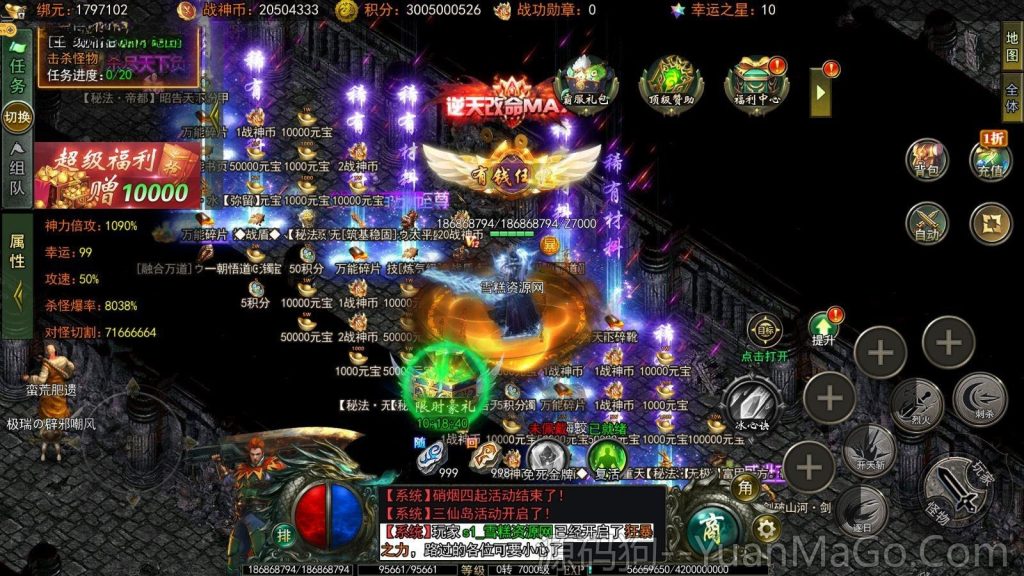This screenshot has width=1024, height=576.
Task: Toggle 自动 auto-battle mode
Action: [x=927, y=223]
